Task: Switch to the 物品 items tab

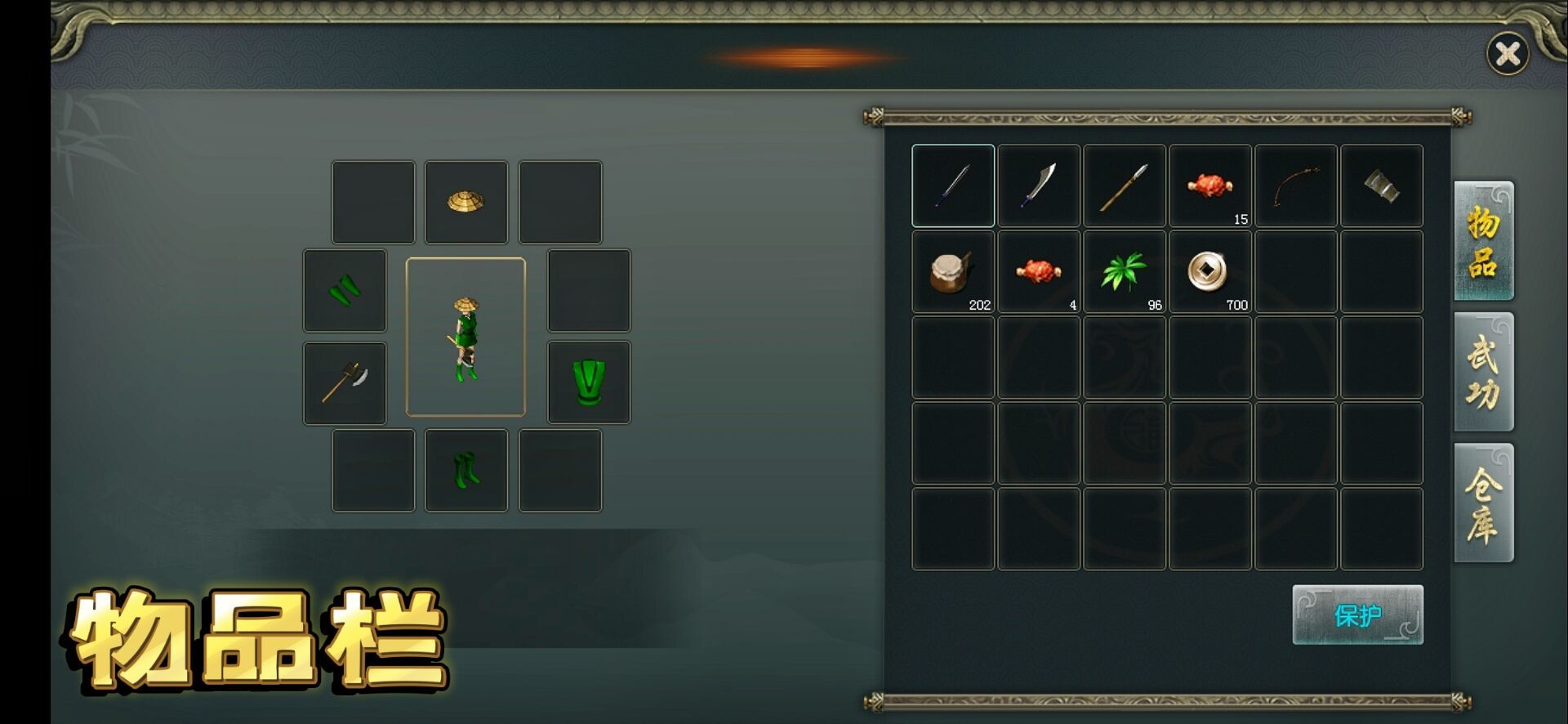Action: point(1483,240)
